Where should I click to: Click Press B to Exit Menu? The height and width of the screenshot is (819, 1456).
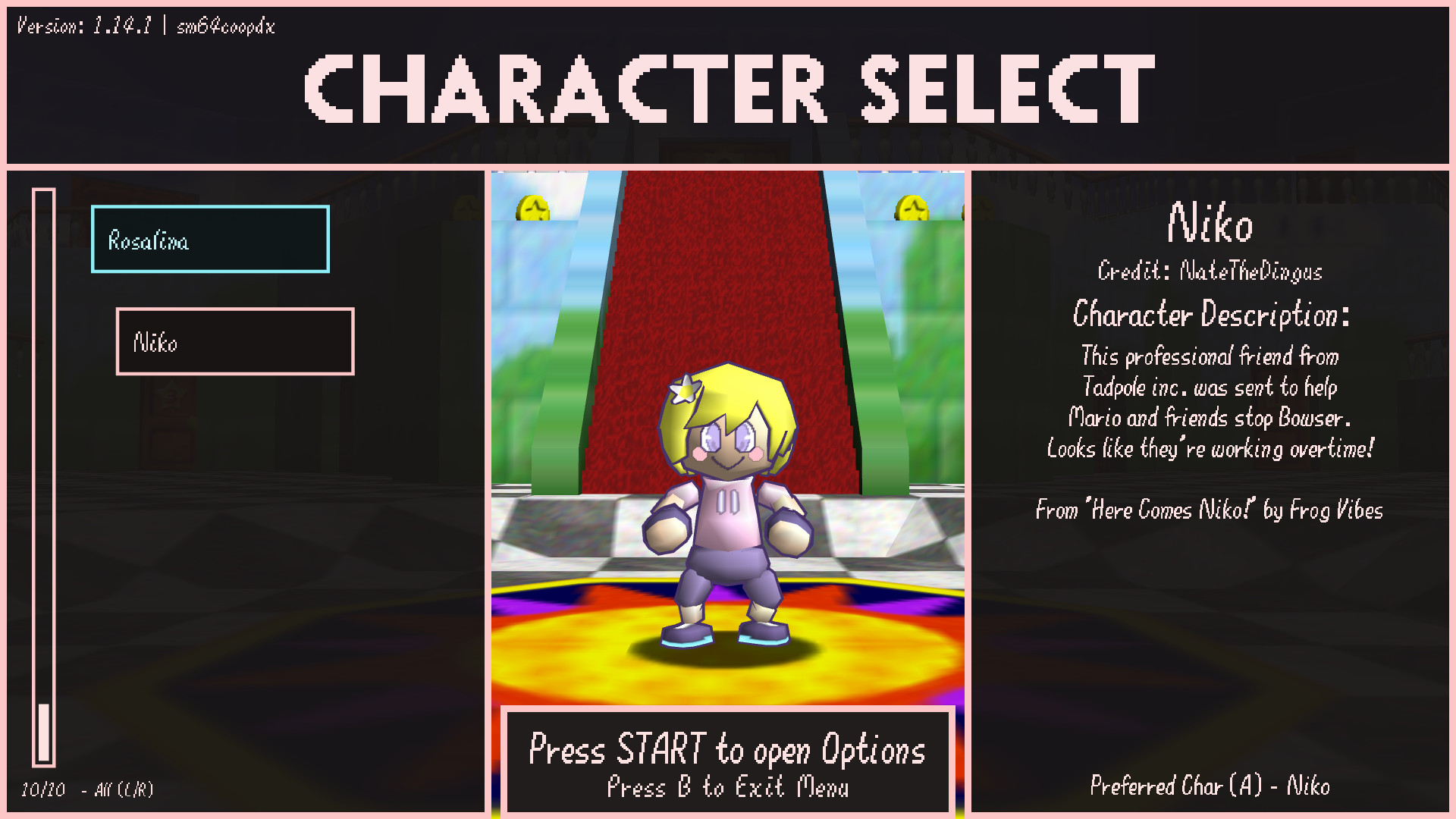(x=730, y=787)
